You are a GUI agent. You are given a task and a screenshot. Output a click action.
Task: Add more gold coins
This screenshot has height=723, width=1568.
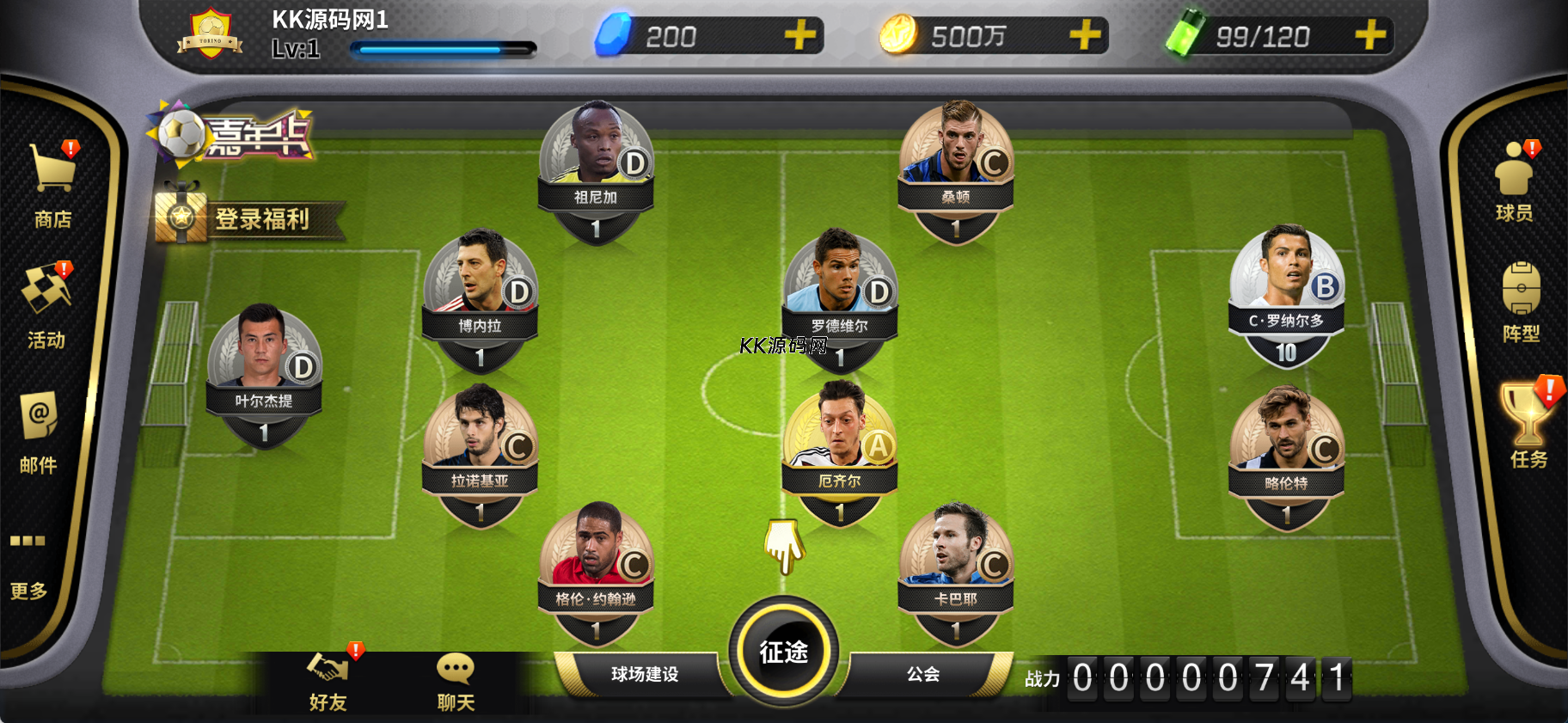coord(1085,36)
